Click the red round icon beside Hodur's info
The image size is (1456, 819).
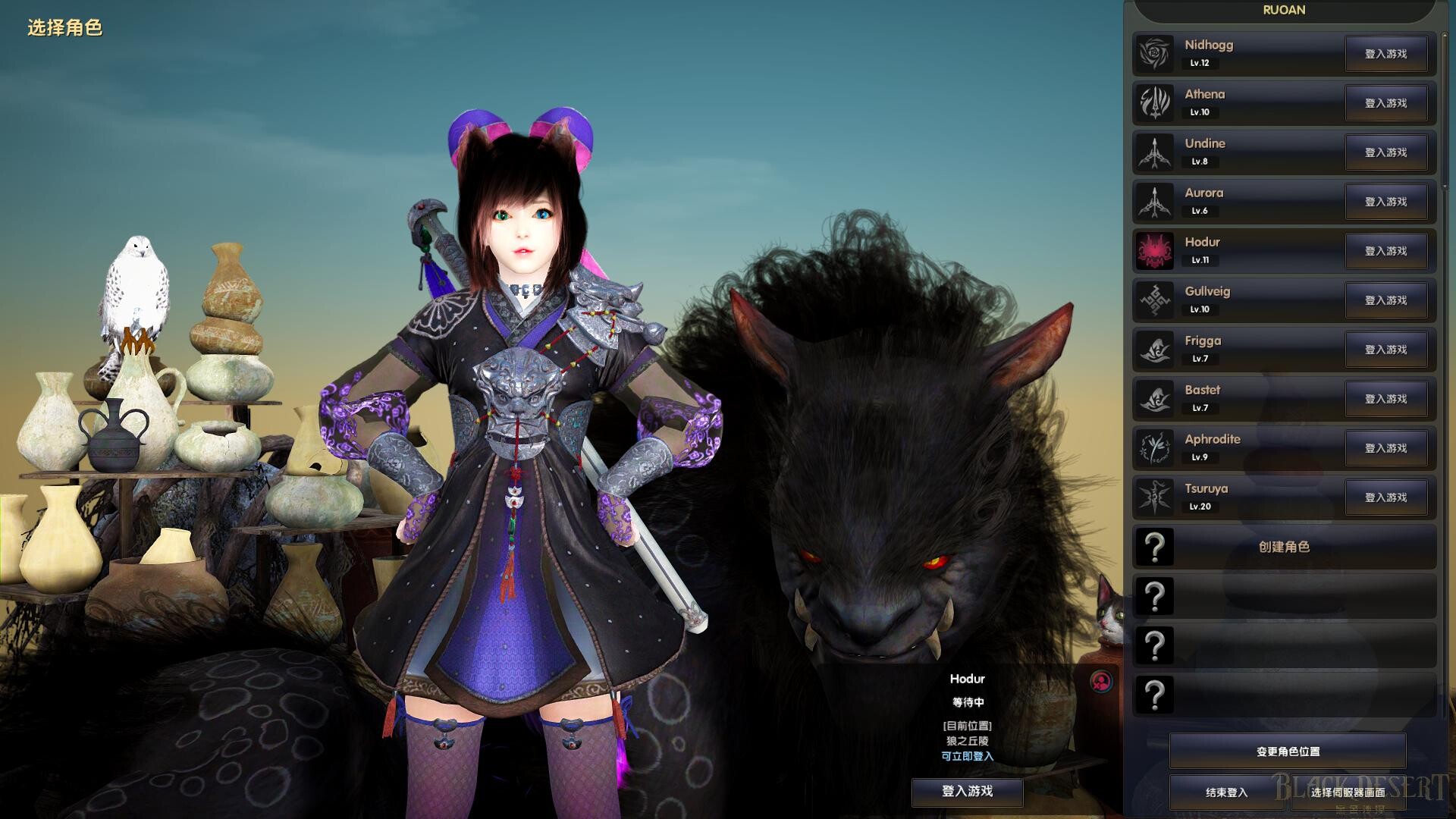(x=1101, y=681)
